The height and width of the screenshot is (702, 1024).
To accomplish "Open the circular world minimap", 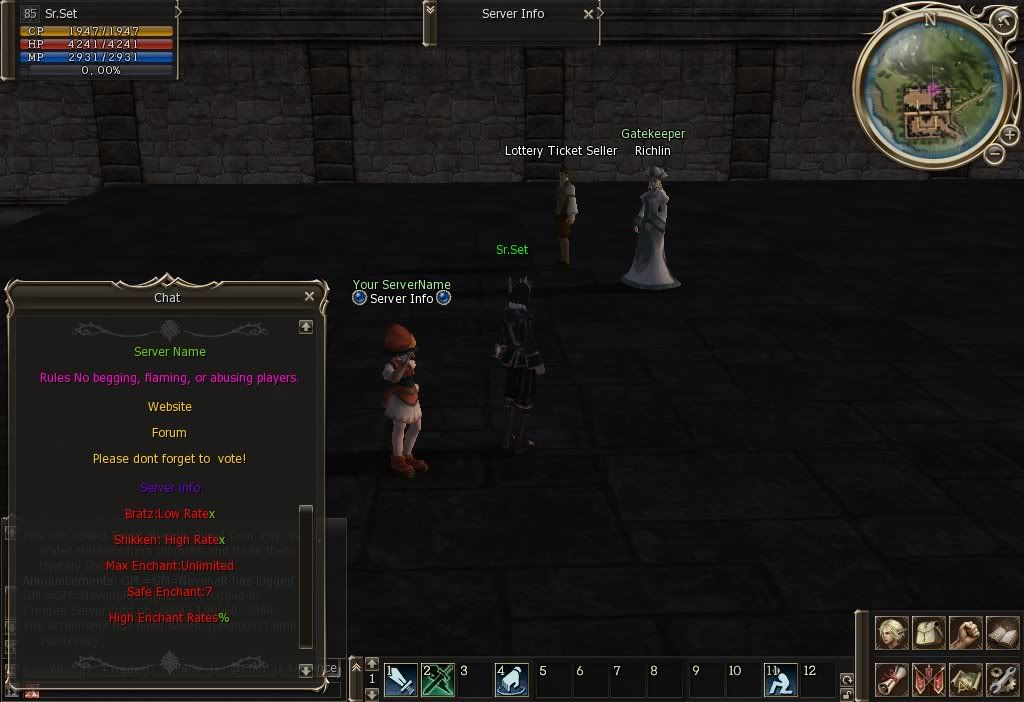I will point(932,90).
